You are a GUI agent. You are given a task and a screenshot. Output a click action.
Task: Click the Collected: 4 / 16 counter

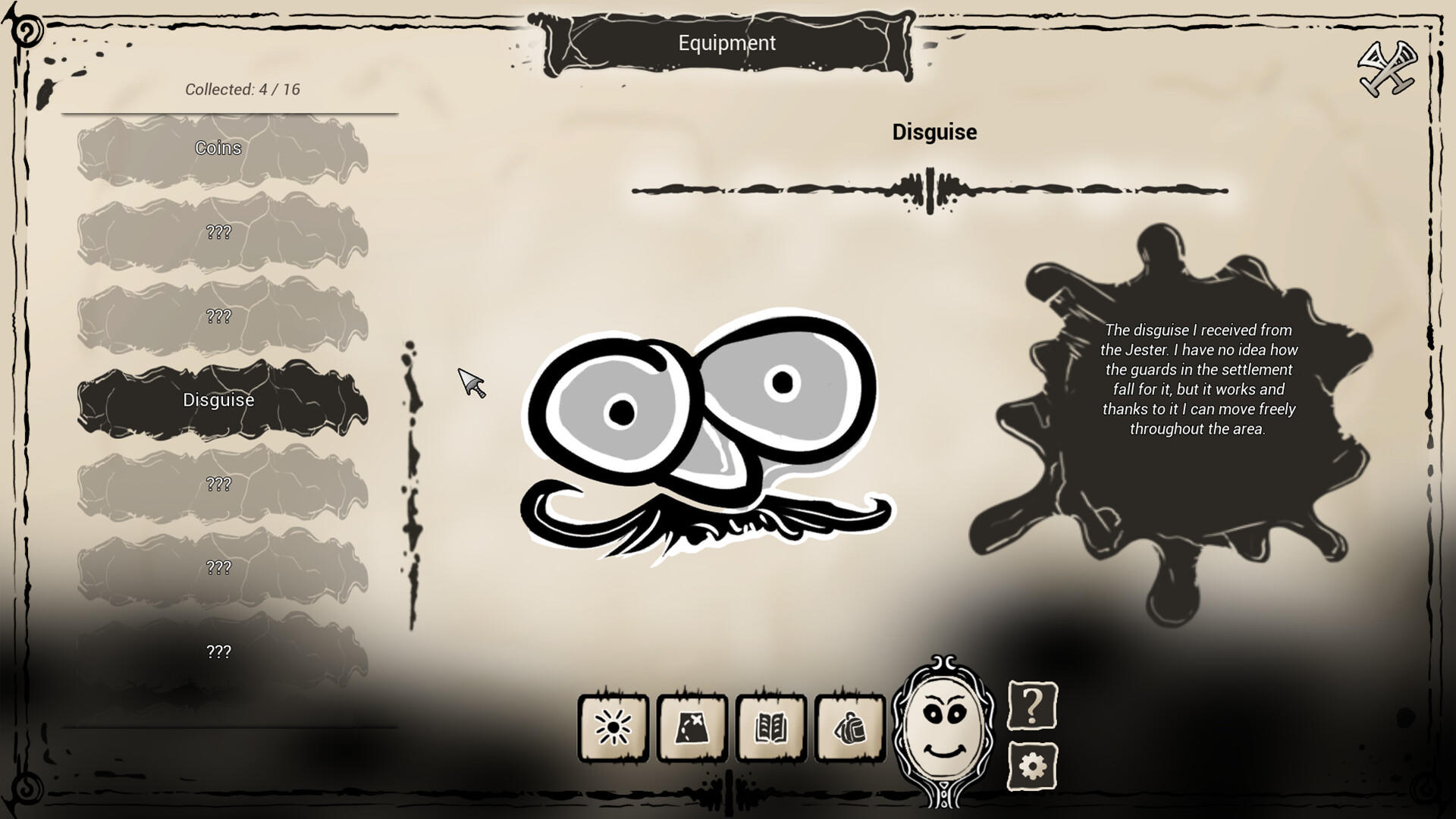click(241, 89)
